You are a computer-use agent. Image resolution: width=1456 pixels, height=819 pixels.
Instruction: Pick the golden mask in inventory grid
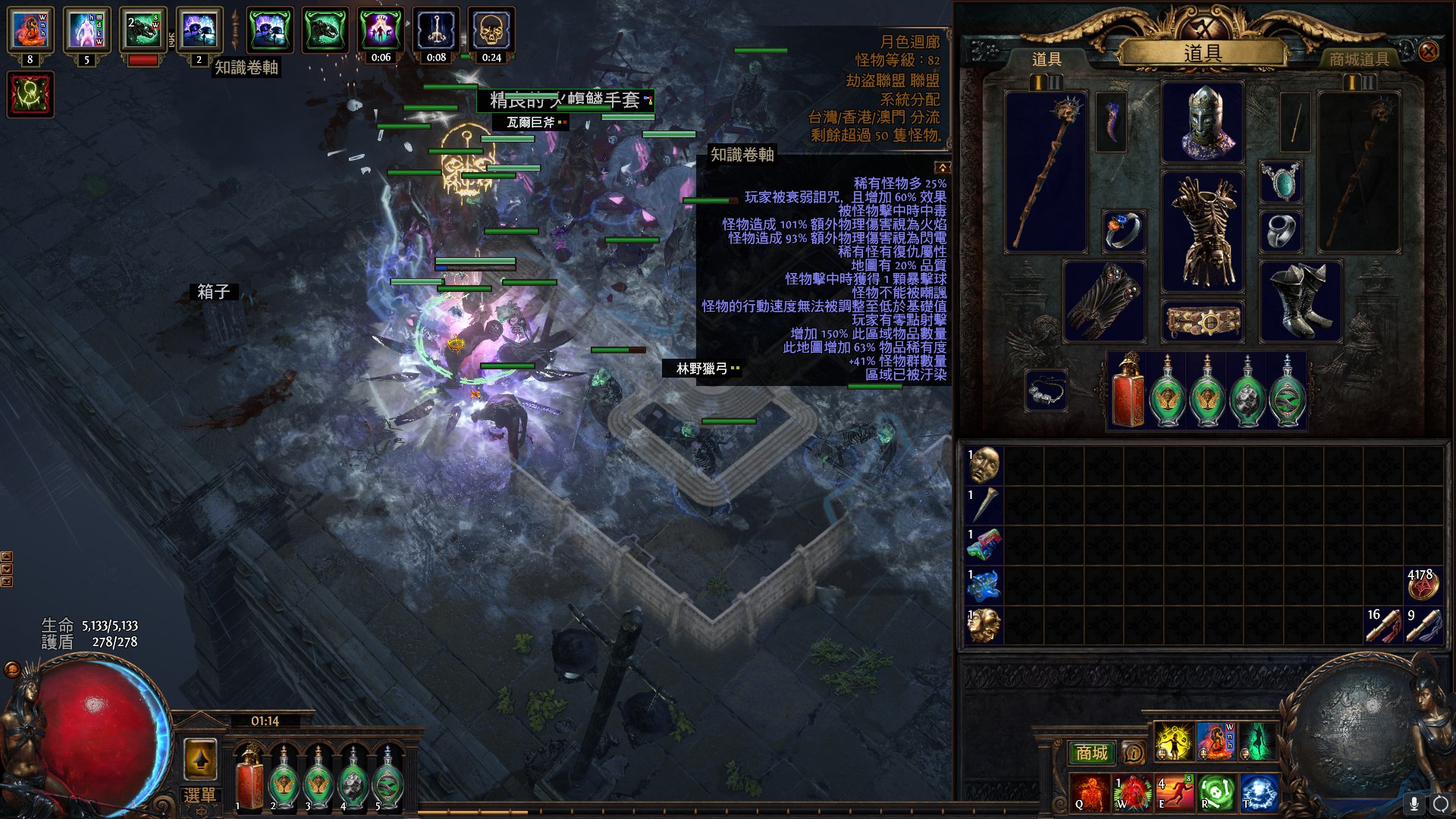[984, 465]
